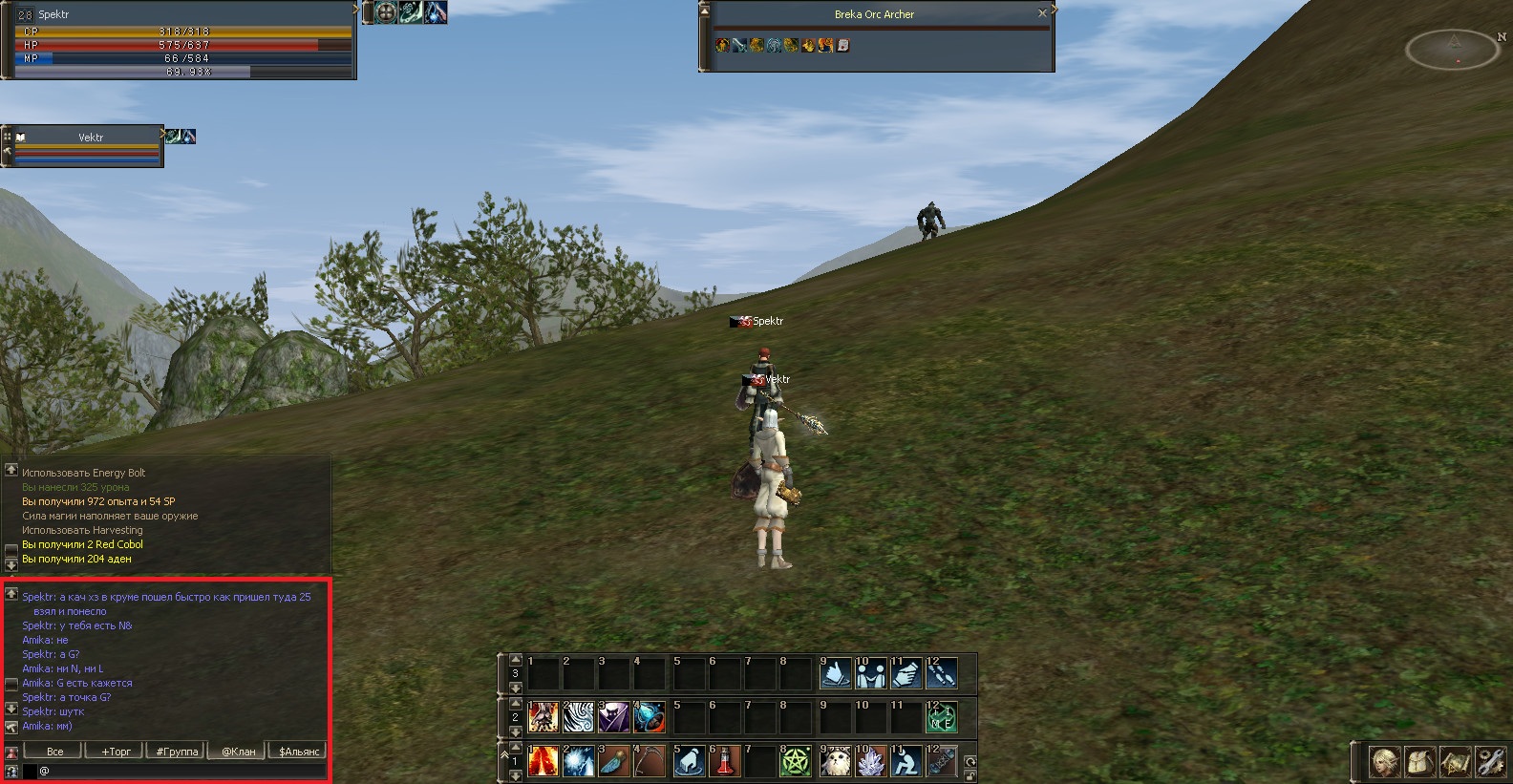The width and height of the screenshot is (1513, 784).
Task: Switch to the @Клан chat tab
Action: point(238,751)
